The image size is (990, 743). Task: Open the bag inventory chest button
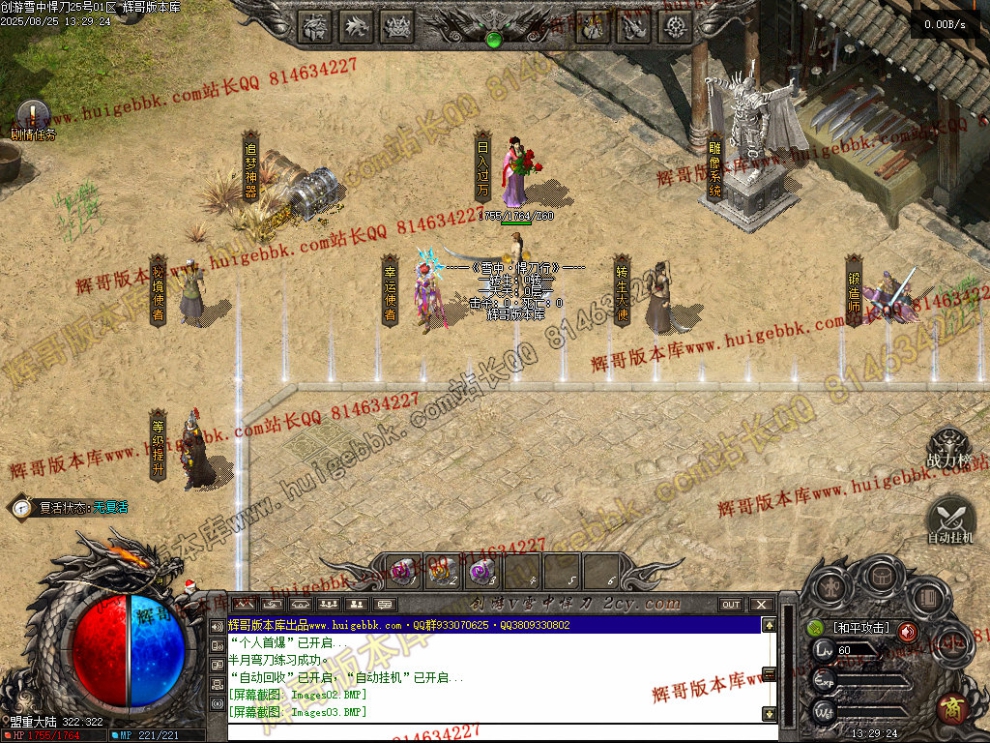tap(881, 577)
